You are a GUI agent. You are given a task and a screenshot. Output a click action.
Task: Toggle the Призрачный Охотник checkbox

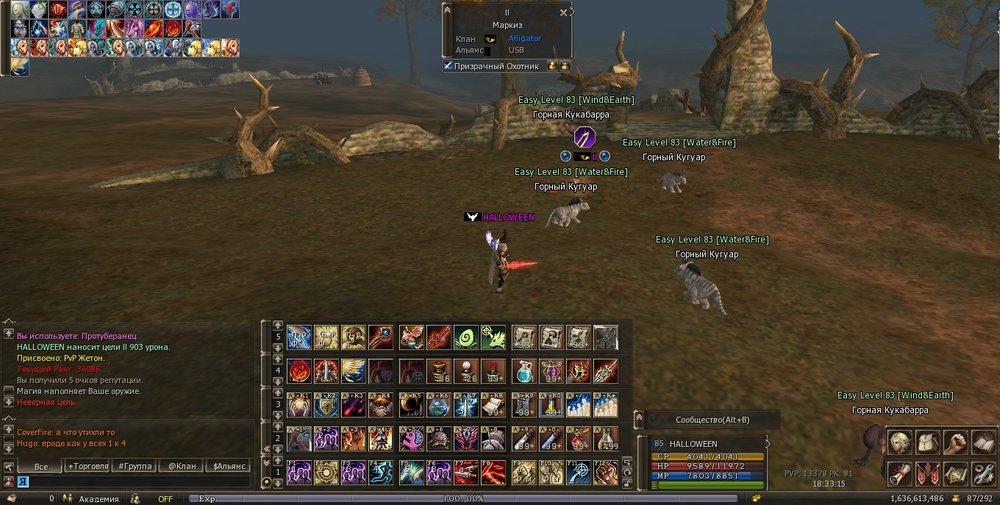coord(449,66)
